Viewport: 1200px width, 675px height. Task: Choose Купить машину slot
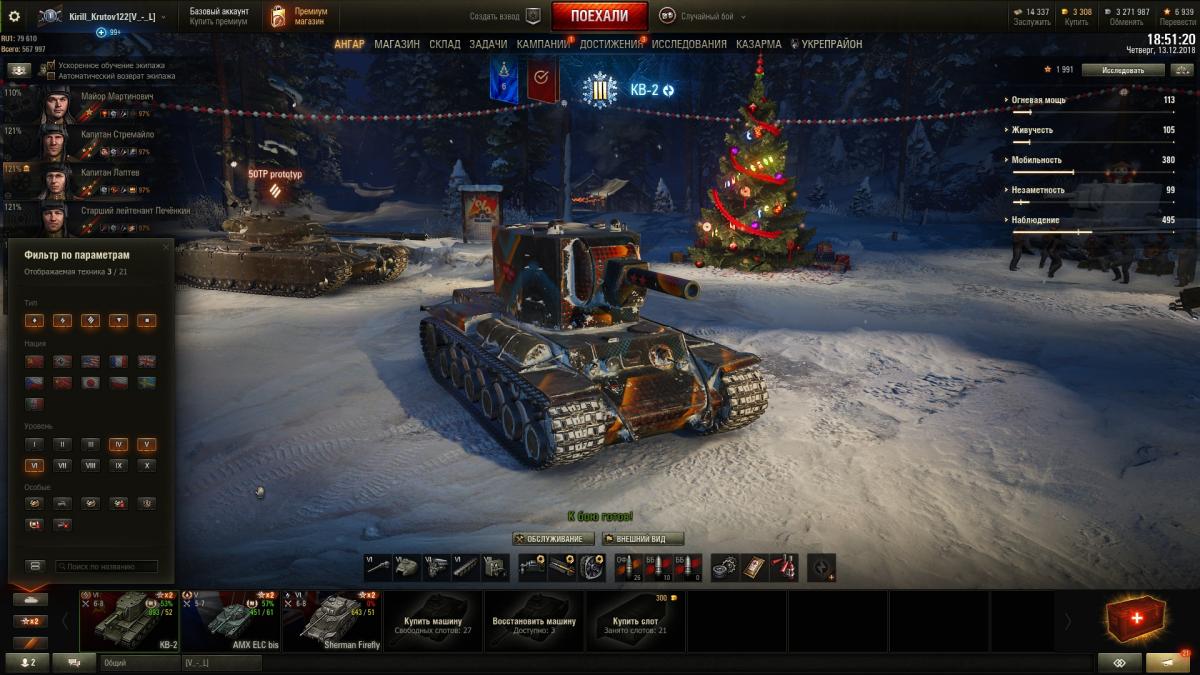(433, 621)
